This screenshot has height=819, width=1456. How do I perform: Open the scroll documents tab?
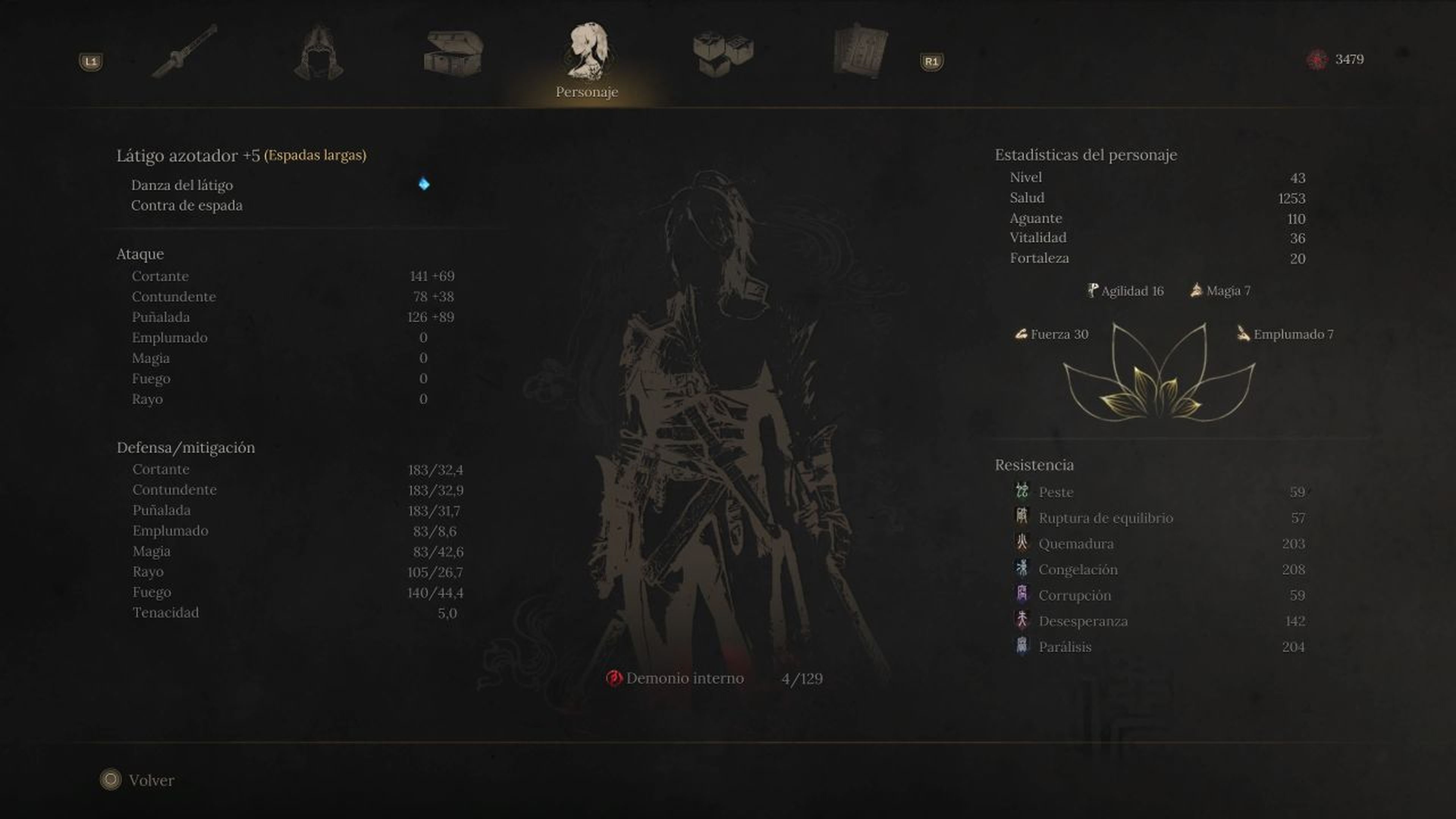coord(859,52)
